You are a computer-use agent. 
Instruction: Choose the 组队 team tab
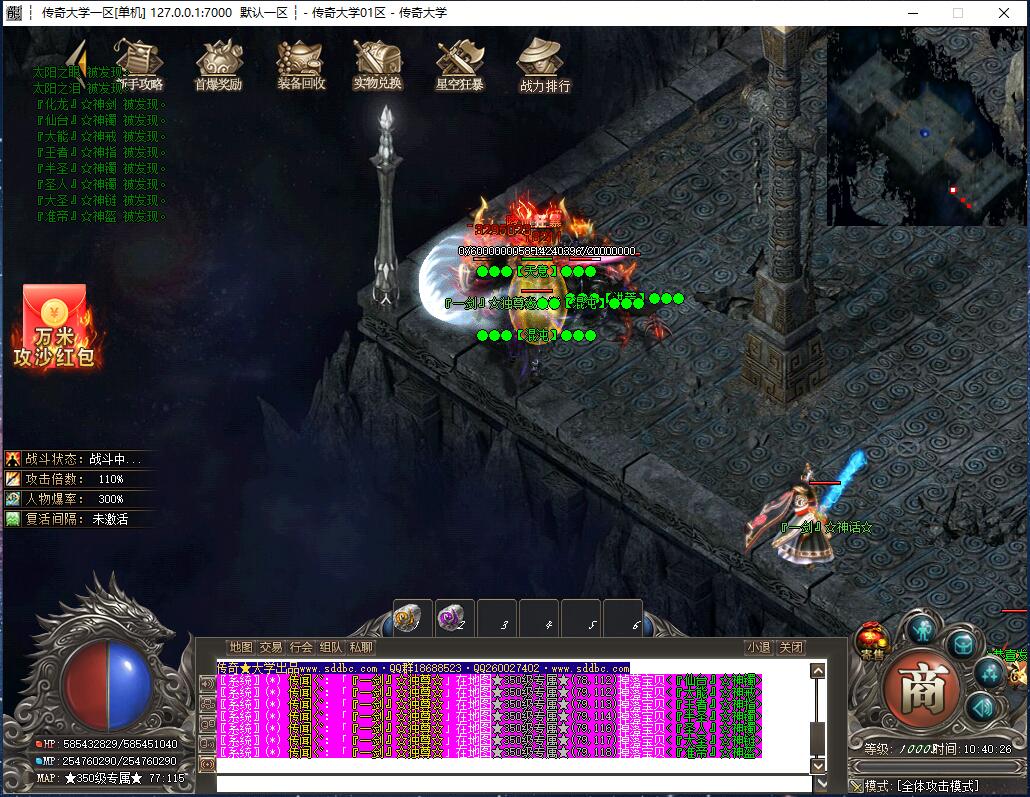[331, 647]
